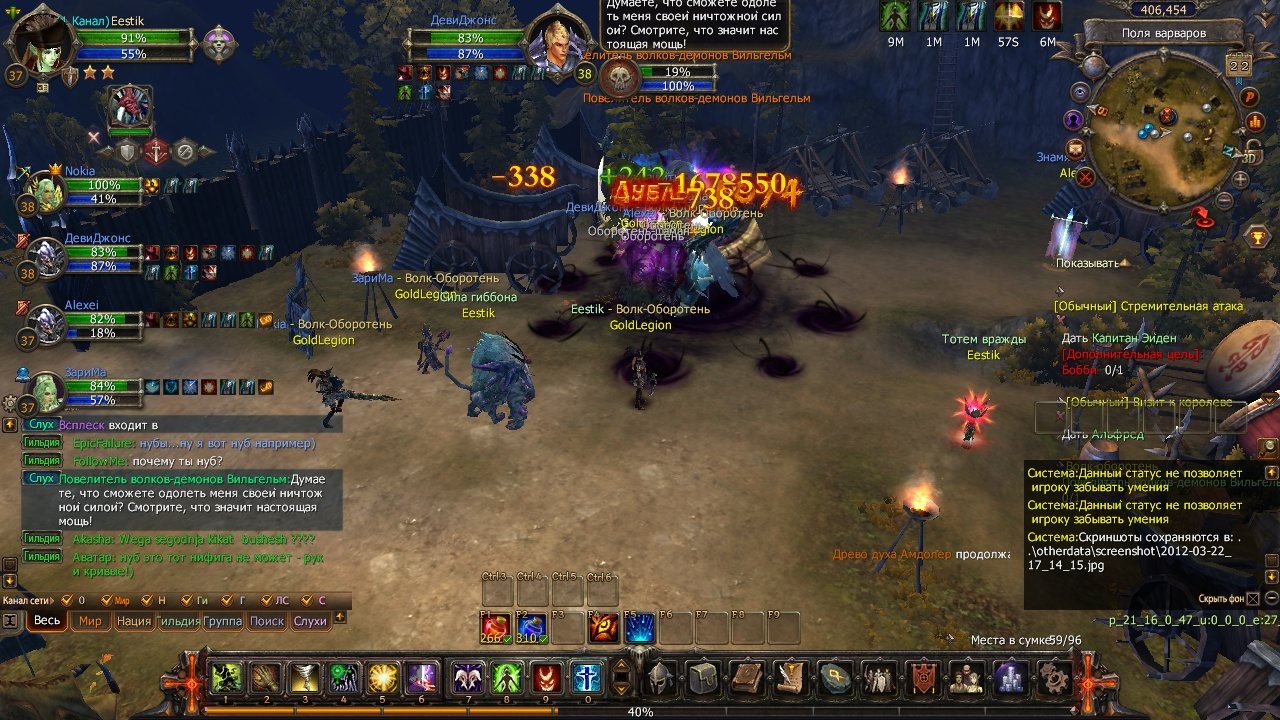Image resolution: width=1280 pixels, height=720 pixels.
Task: Open the Гильдия chat tab
Action: pyautogui.click(x=178, y=621)
